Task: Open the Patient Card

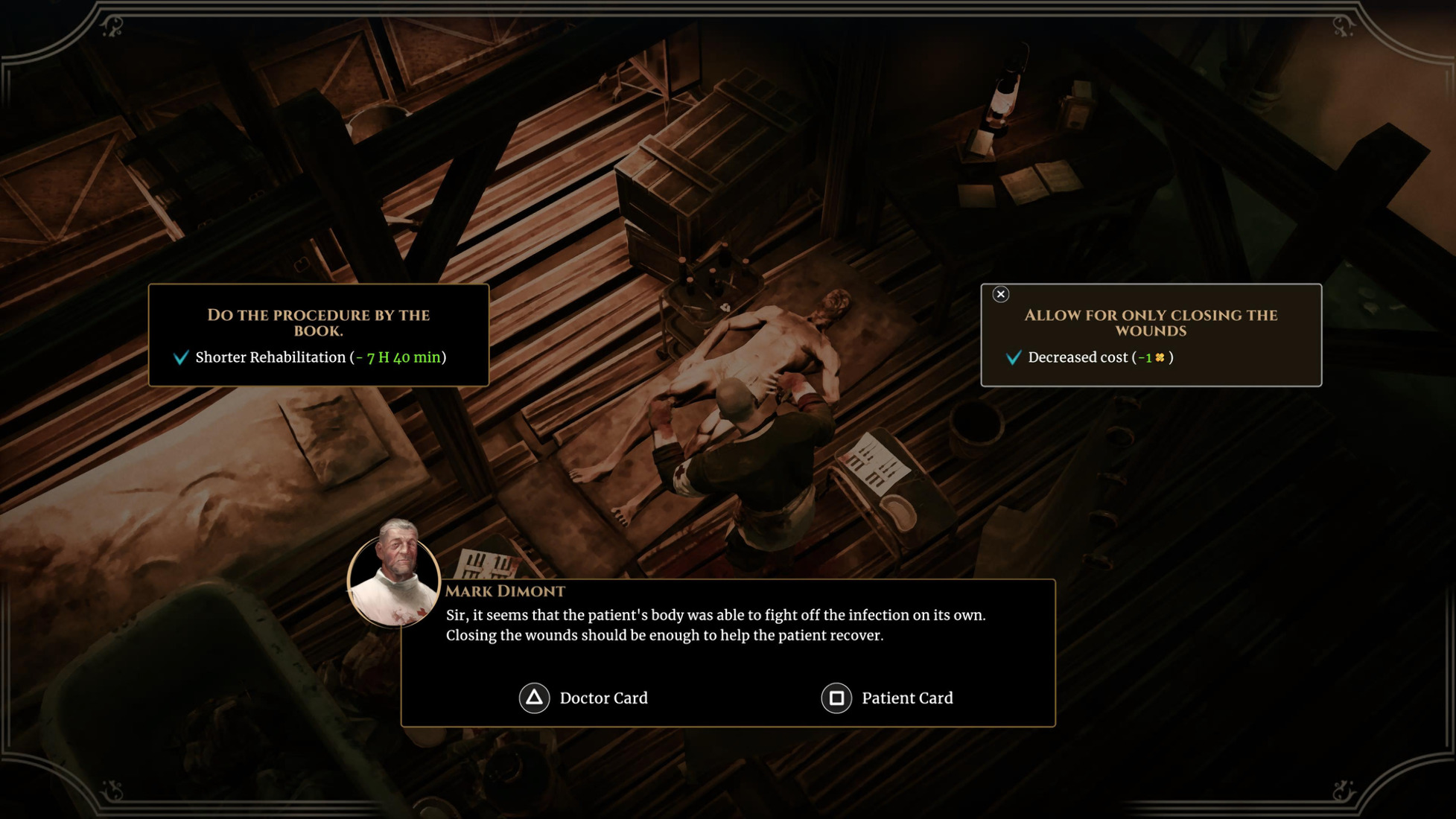Action: pyautogui.click(x=887, y=698)
